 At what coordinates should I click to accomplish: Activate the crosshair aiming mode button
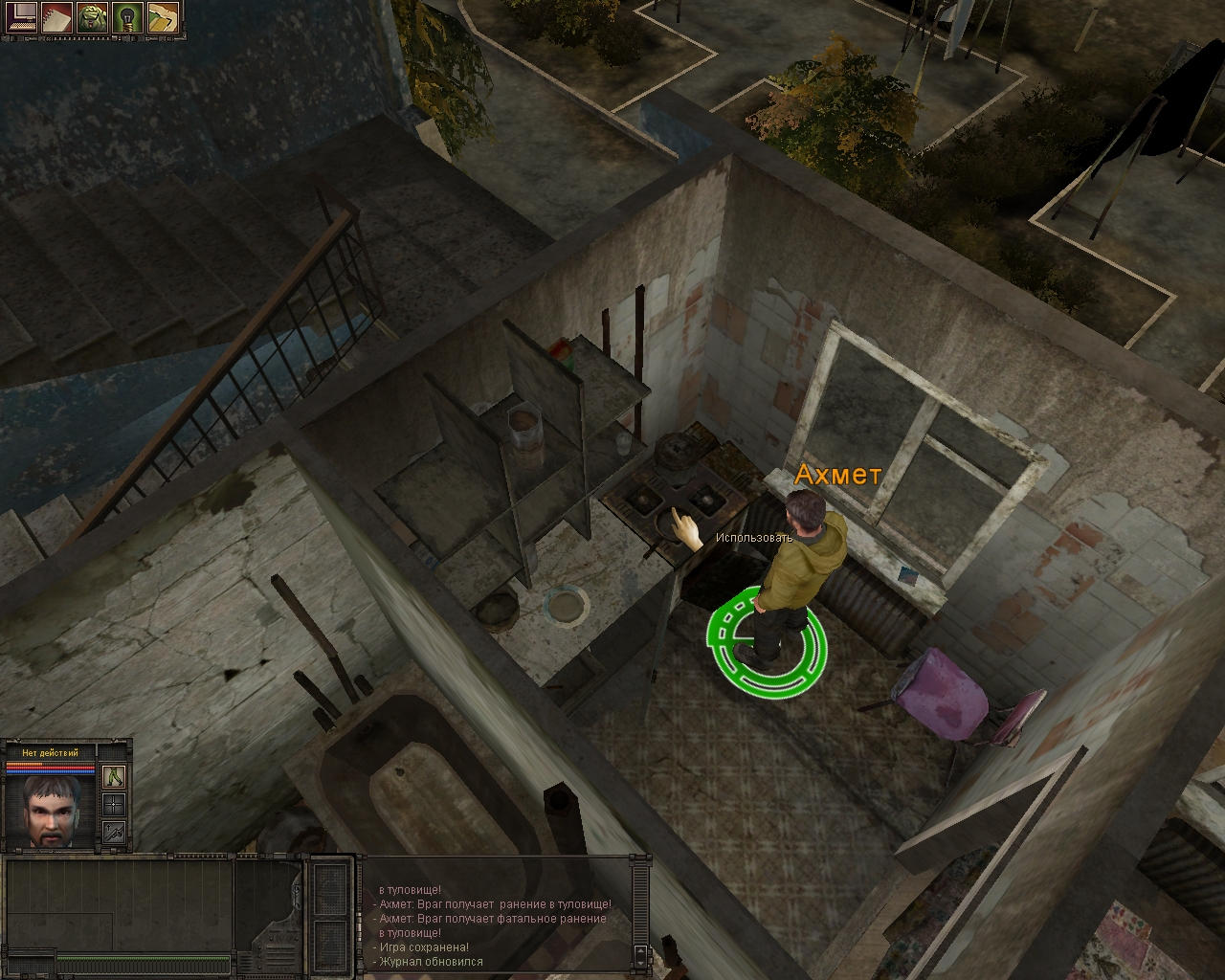pos(114,804)
